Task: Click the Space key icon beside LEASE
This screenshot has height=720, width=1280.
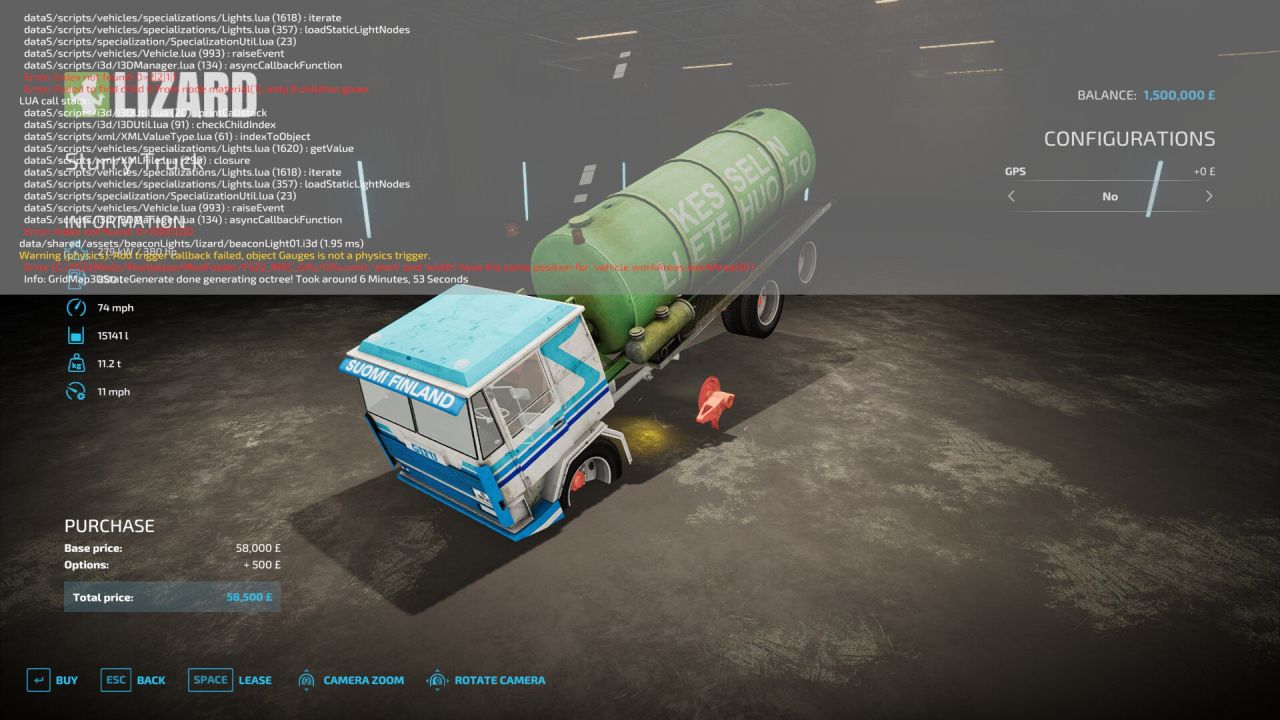Action: tap(210, 679)
